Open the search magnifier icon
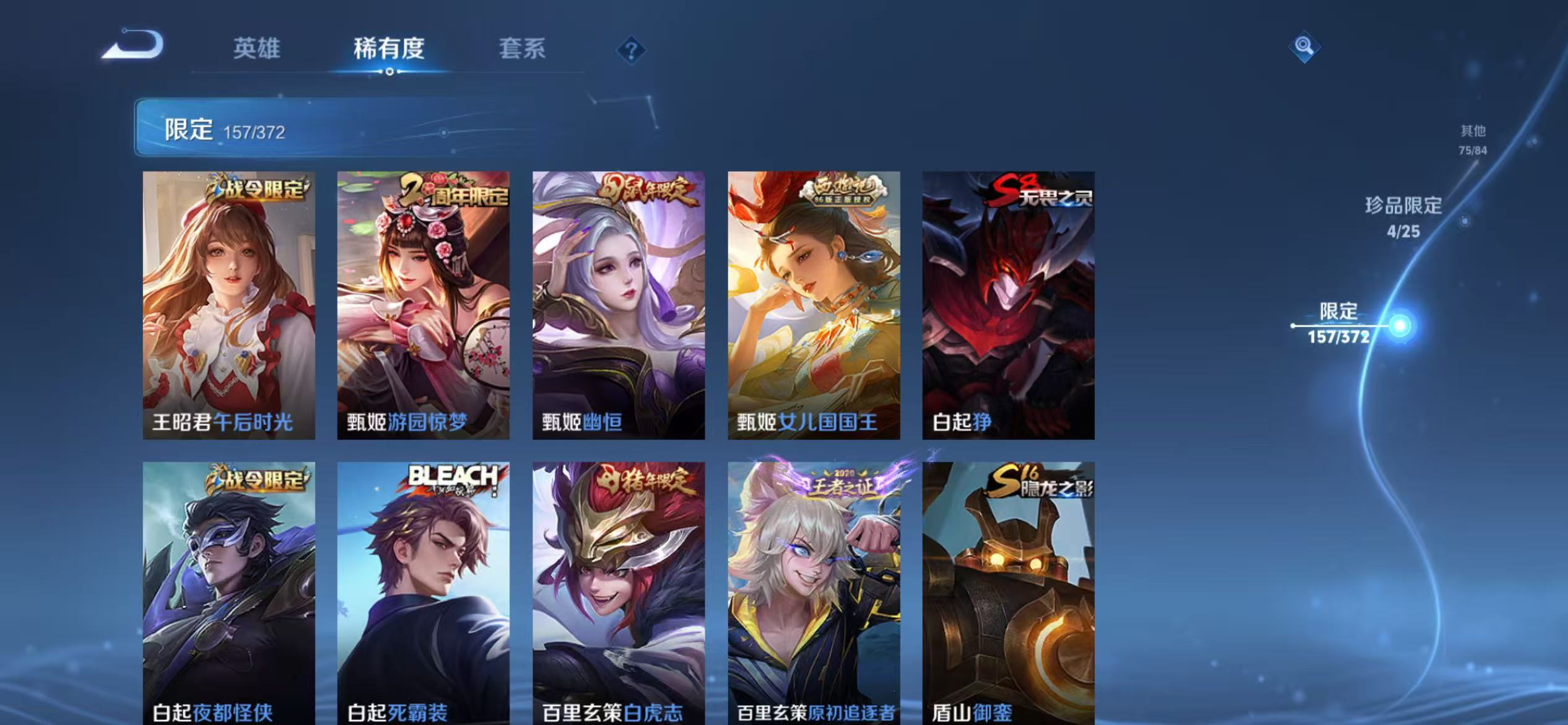The image size is (1568, 725). tap(1303, 46)
